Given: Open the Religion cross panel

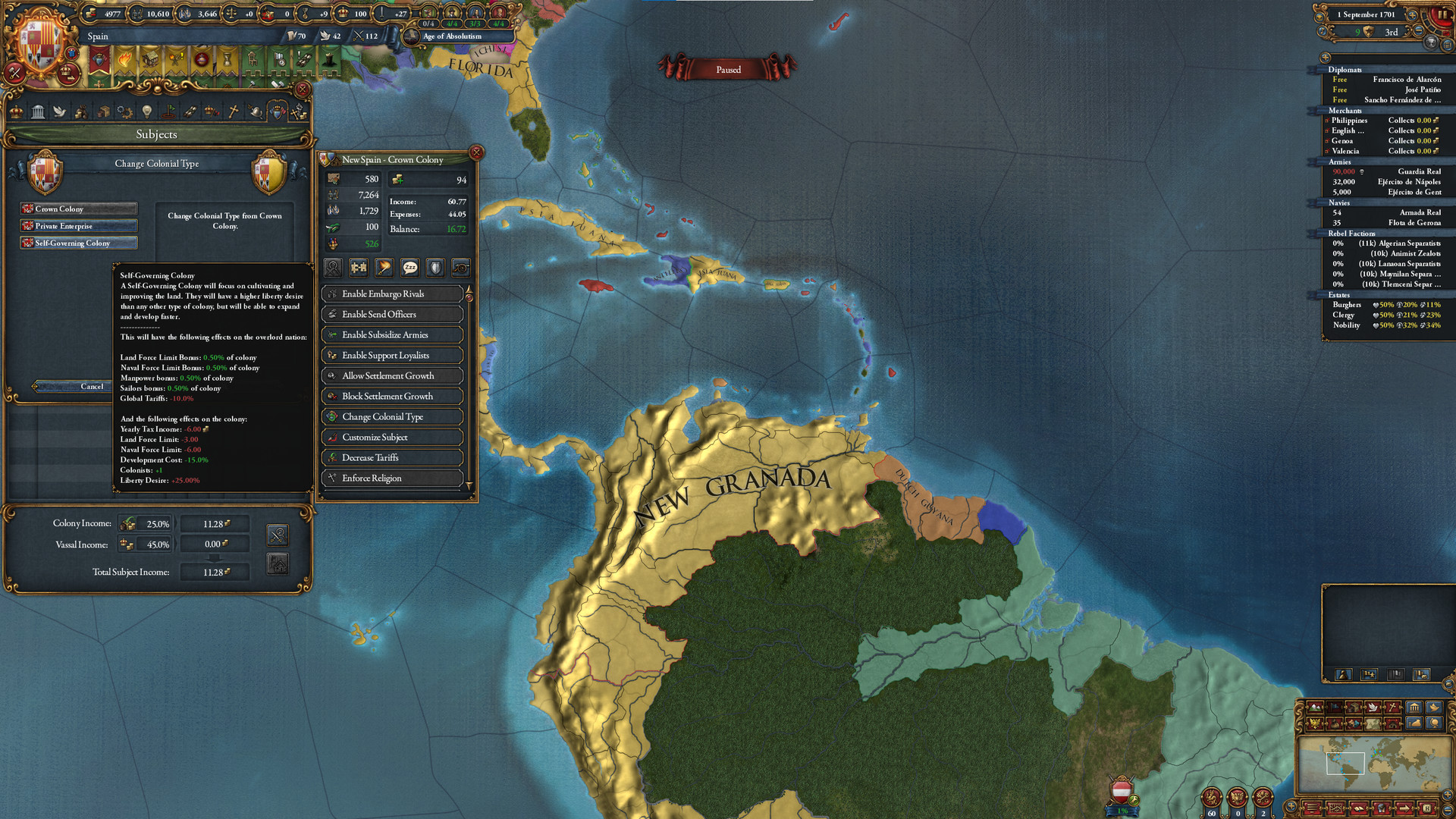Looking at the screenshot, I should (232, 111).
